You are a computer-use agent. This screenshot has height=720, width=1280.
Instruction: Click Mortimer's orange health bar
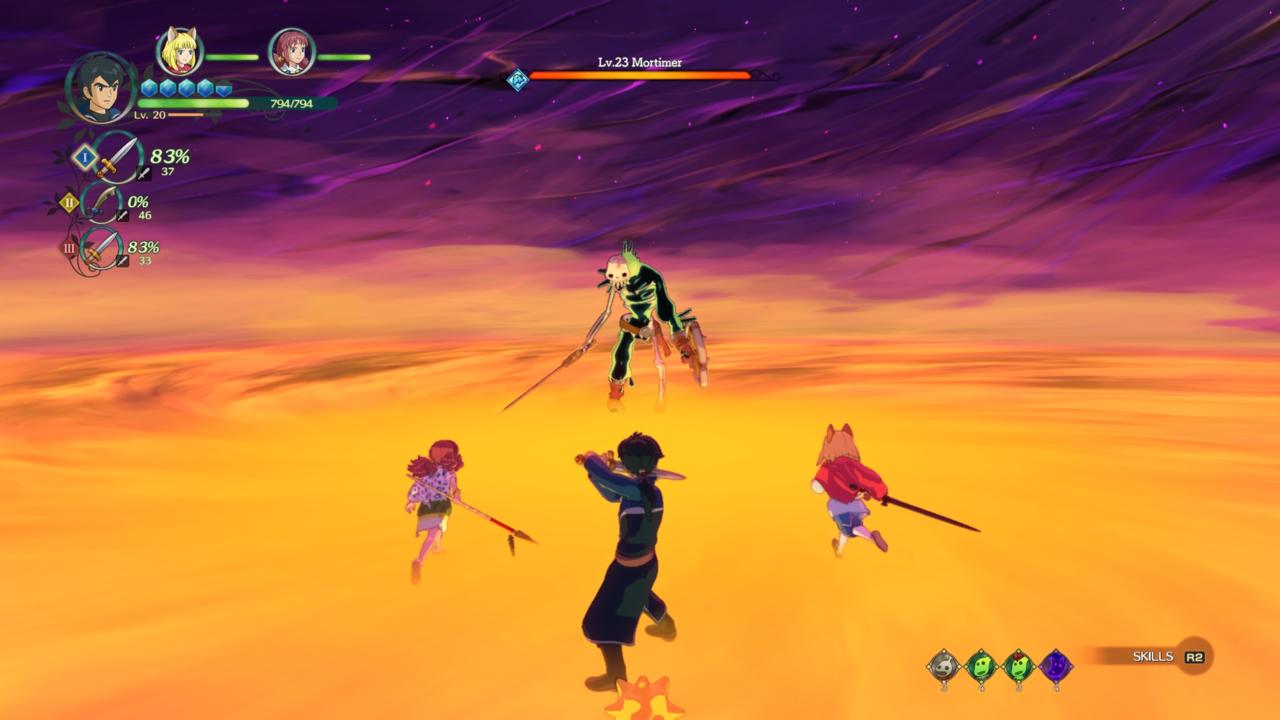(640, 74)
